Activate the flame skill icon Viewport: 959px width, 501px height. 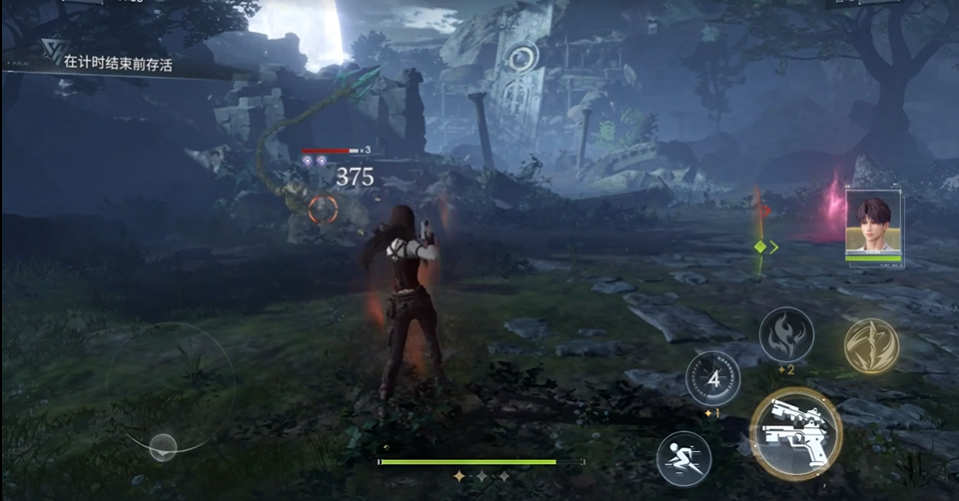tap(786, 335)
